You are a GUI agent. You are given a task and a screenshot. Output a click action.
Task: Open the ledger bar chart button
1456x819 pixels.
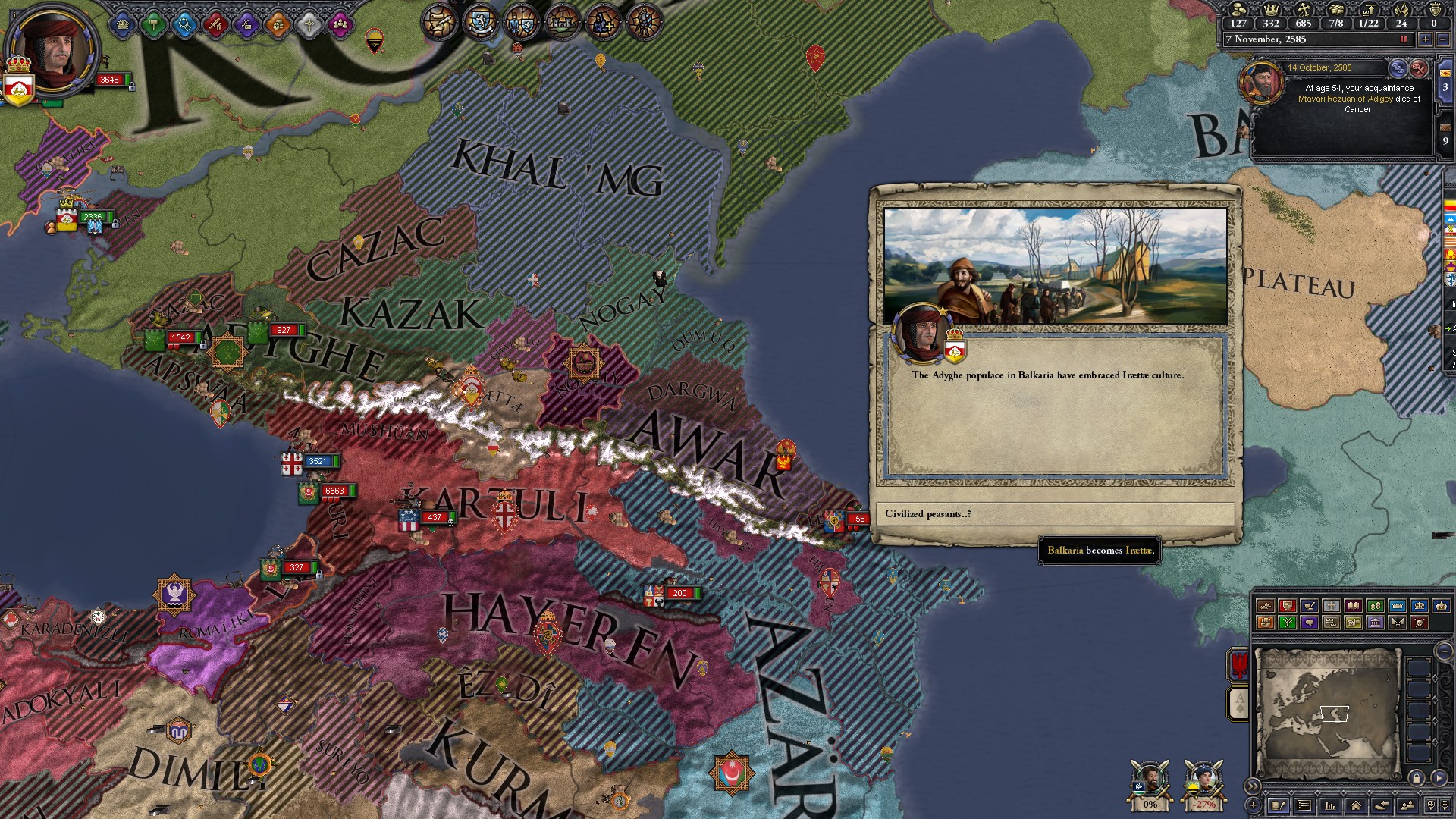click(x=1329, y=805)
